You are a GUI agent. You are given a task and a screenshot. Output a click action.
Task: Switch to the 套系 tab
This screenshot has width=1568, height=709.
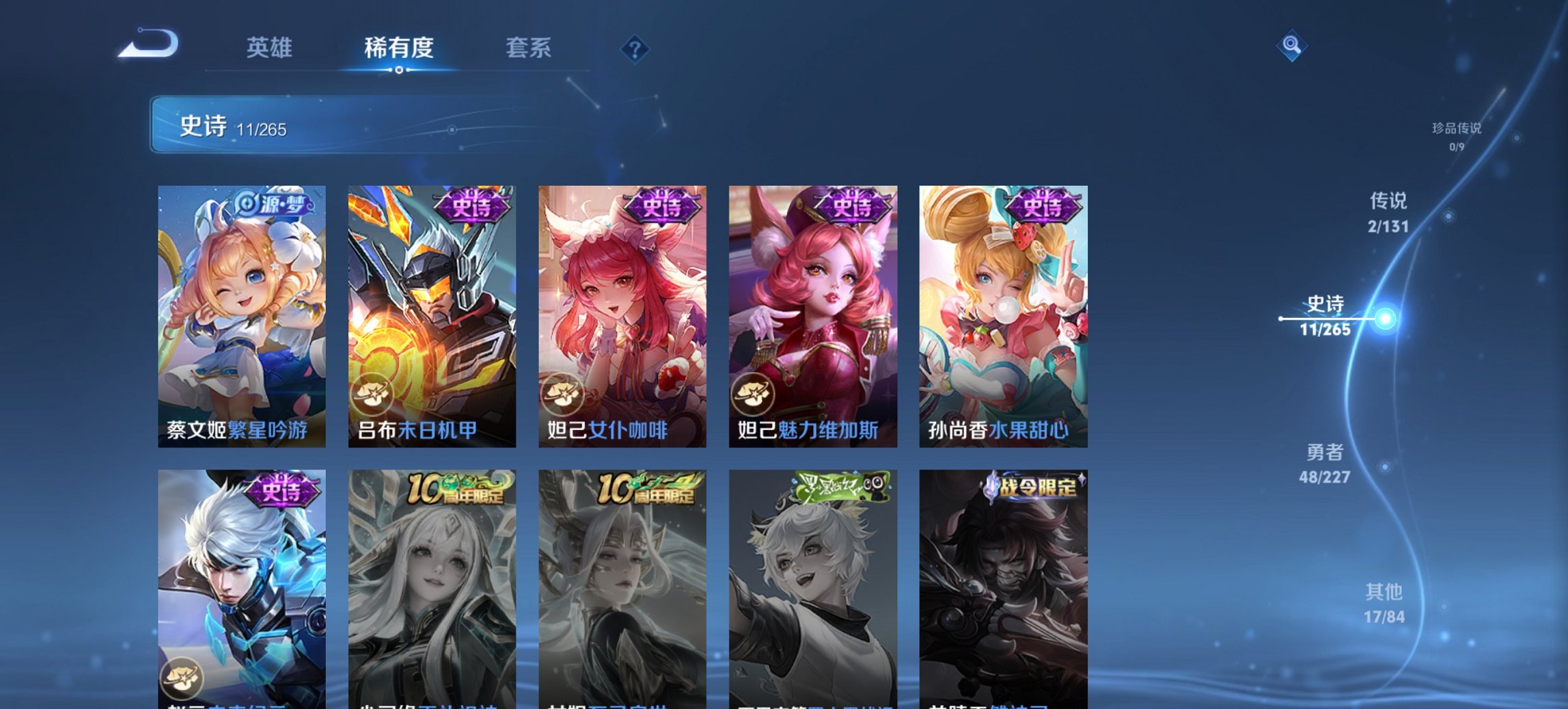tap(529, 48)
